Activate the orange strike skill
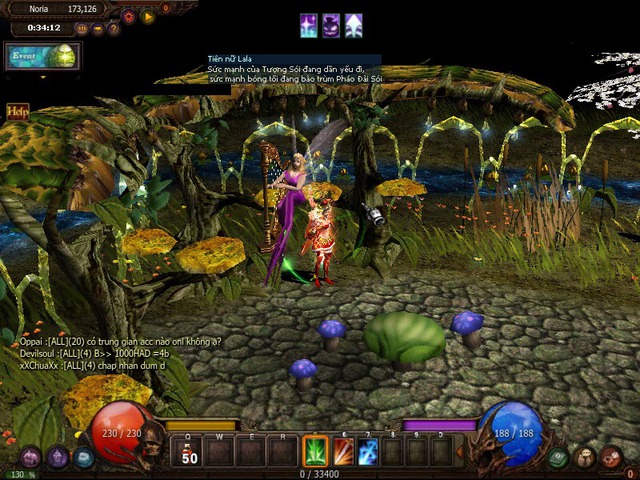This screenshot has width=640, height=480. click(x=343, y=452)
